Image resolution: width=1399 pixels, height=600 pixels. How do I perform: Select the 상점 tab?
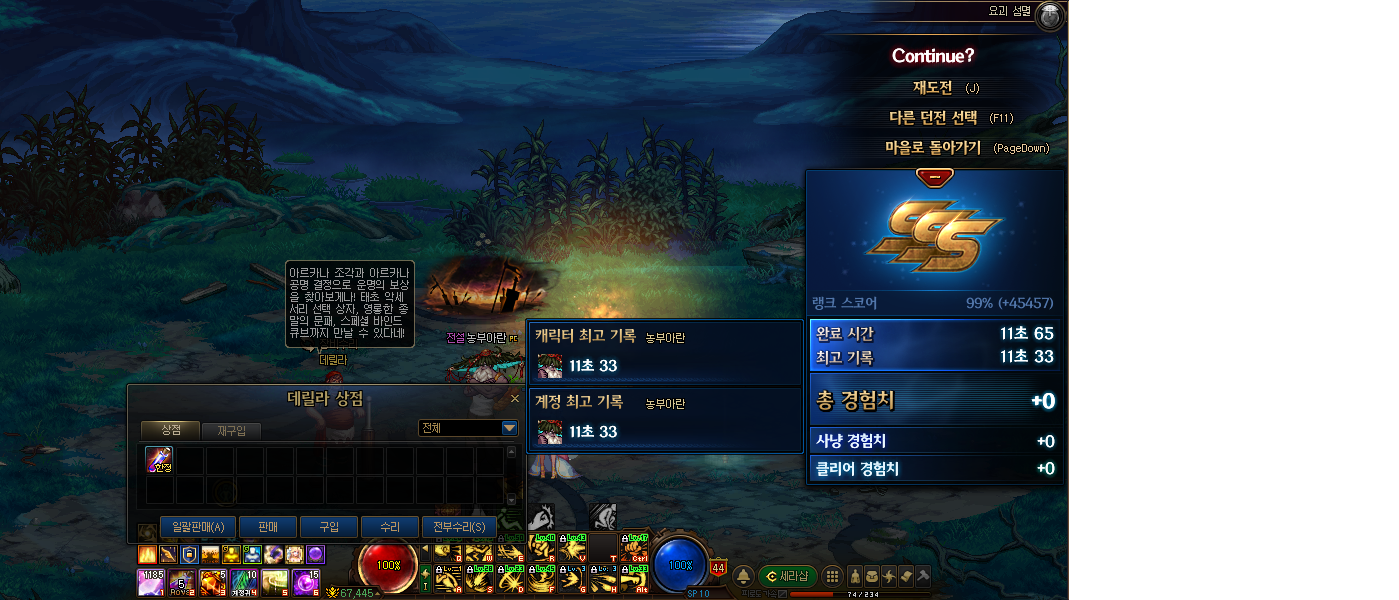(x=170, y=429)
